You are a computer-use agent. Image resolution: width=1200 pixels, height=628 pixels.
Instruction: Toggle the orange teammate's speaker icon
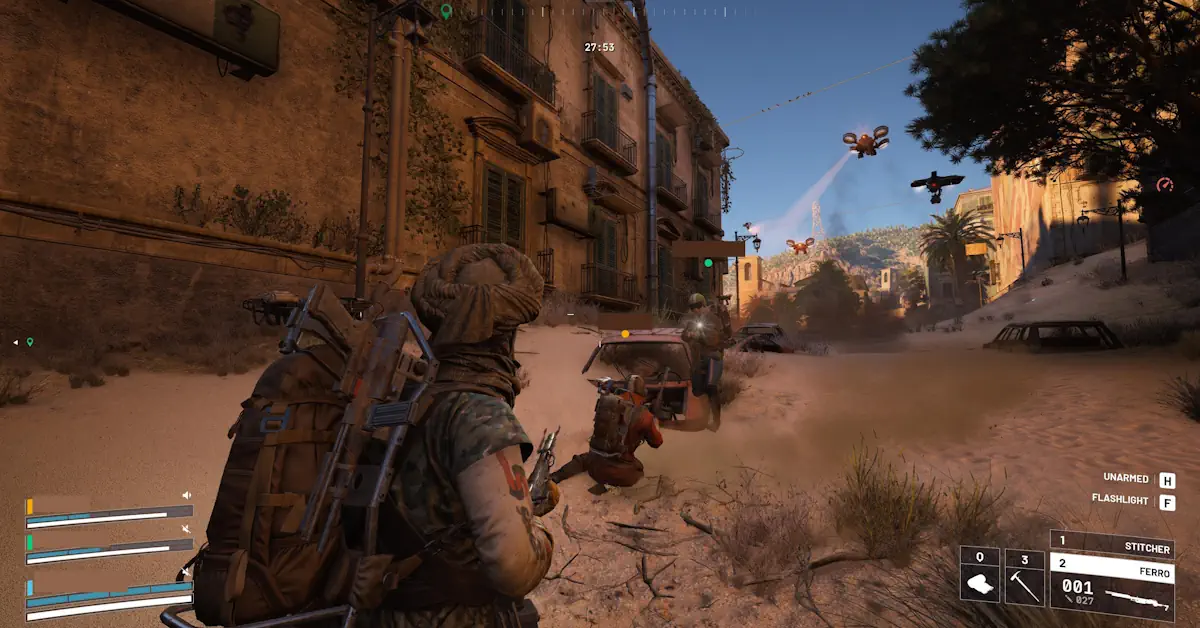click(186, 495)
